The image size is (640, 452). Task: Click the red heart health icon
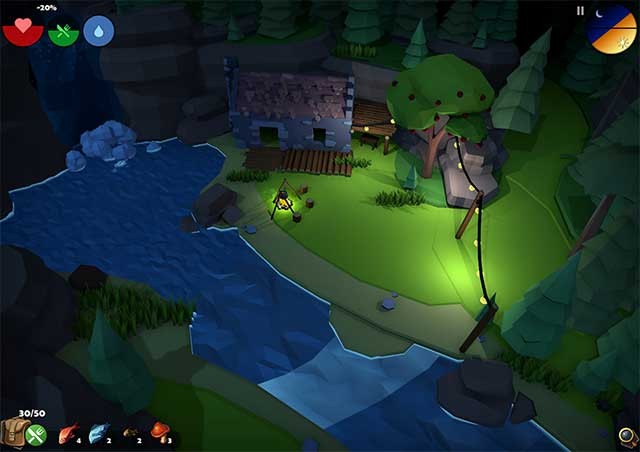pos(22,29)
